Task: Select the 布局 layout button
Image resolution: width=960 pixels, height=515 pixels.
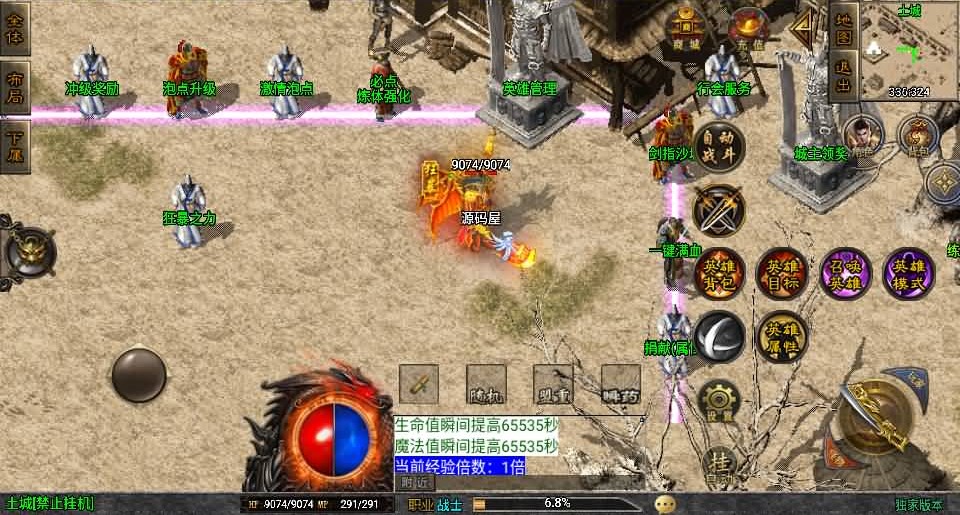Action: click(x=16, y=88)
